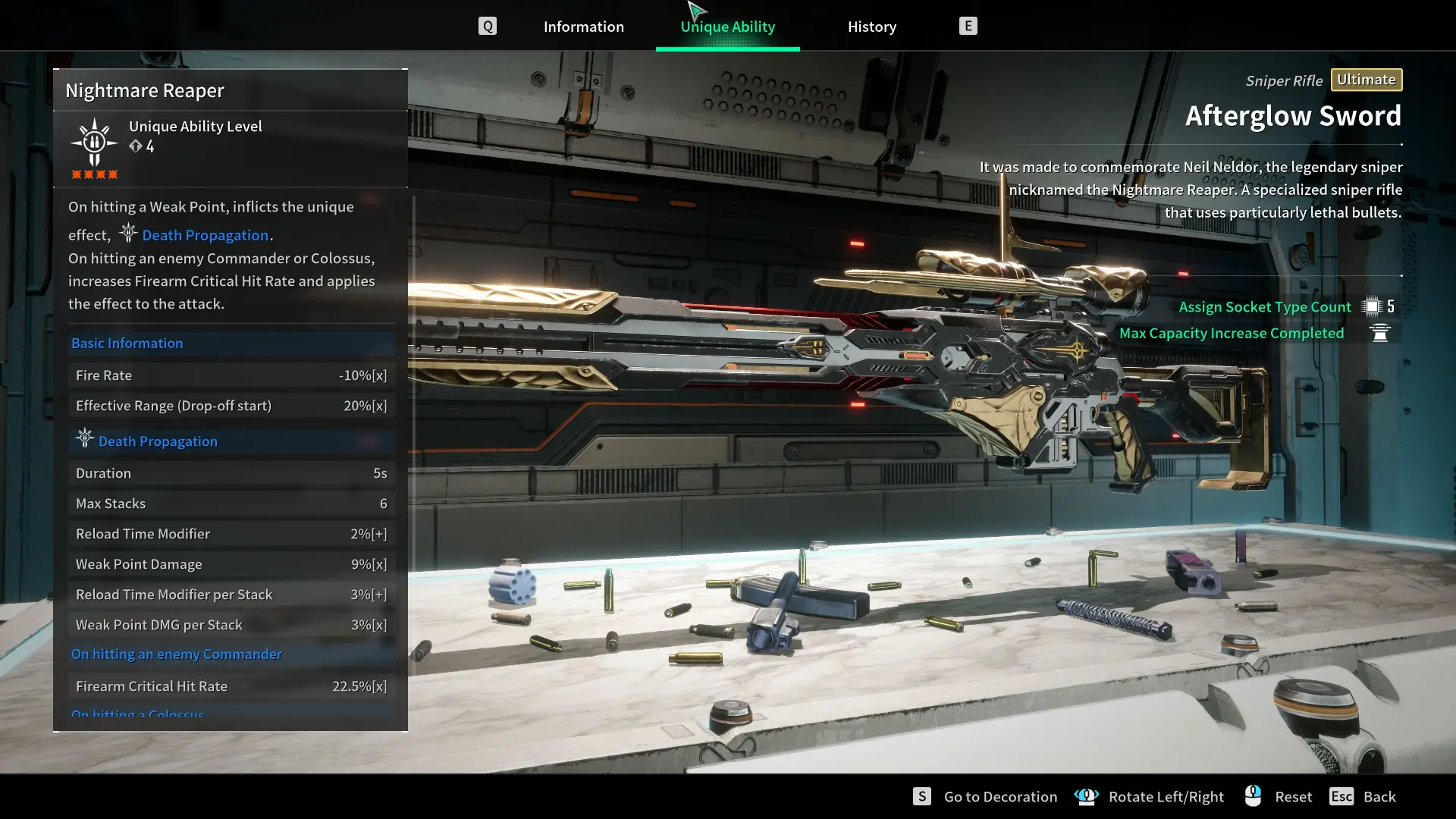Screen dimensions: 1456x819
Task: Select the Max Capacity Increase Completed entry
Action: coord(1231,333)
